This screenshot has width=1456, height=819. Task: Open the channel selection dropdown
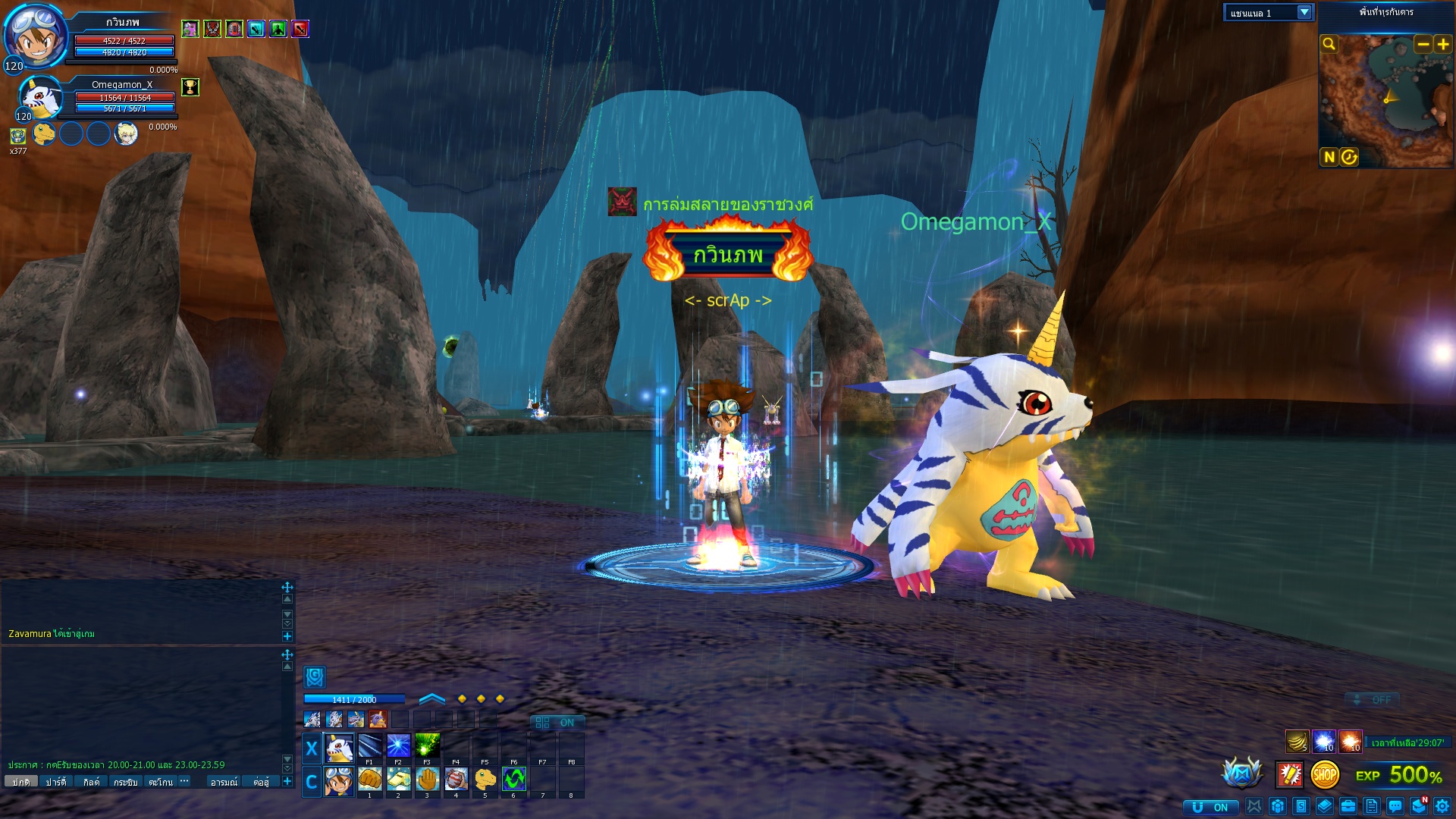[1304, 12]
